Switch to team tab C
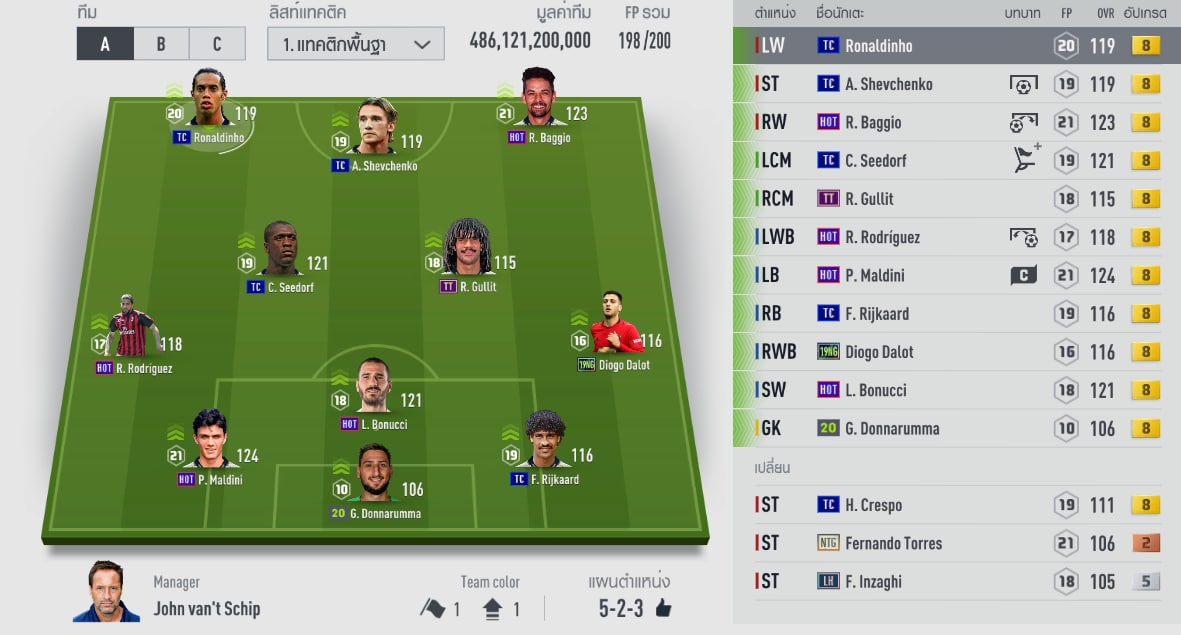Image resolution: width=1181 pixels, height=635 pixels. 216,44
